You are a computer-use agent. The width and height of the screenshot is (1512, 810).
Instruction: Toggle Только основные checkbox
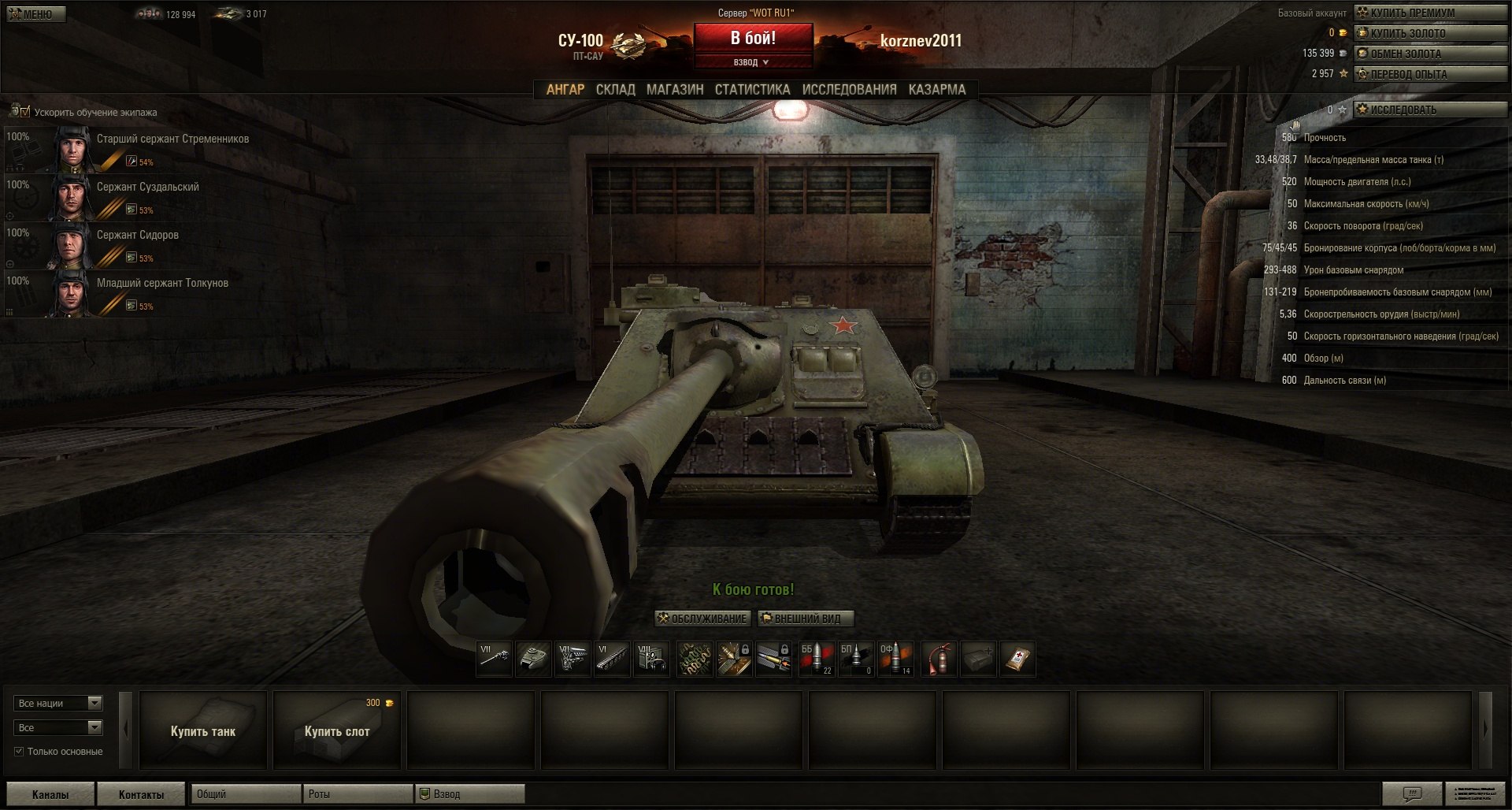19,752
